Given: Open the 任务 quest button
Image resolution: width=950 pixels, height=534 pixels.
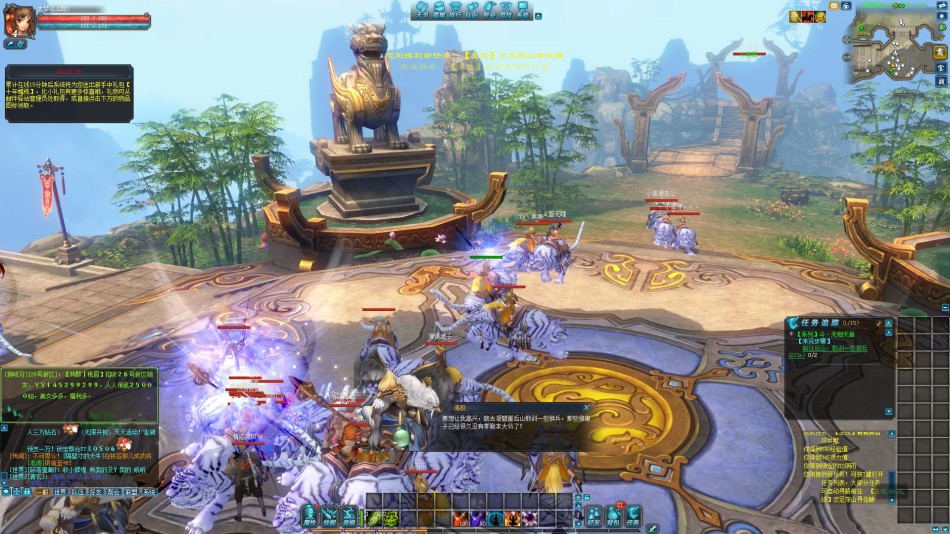Looking at the screenshot, I should (633, 516).
